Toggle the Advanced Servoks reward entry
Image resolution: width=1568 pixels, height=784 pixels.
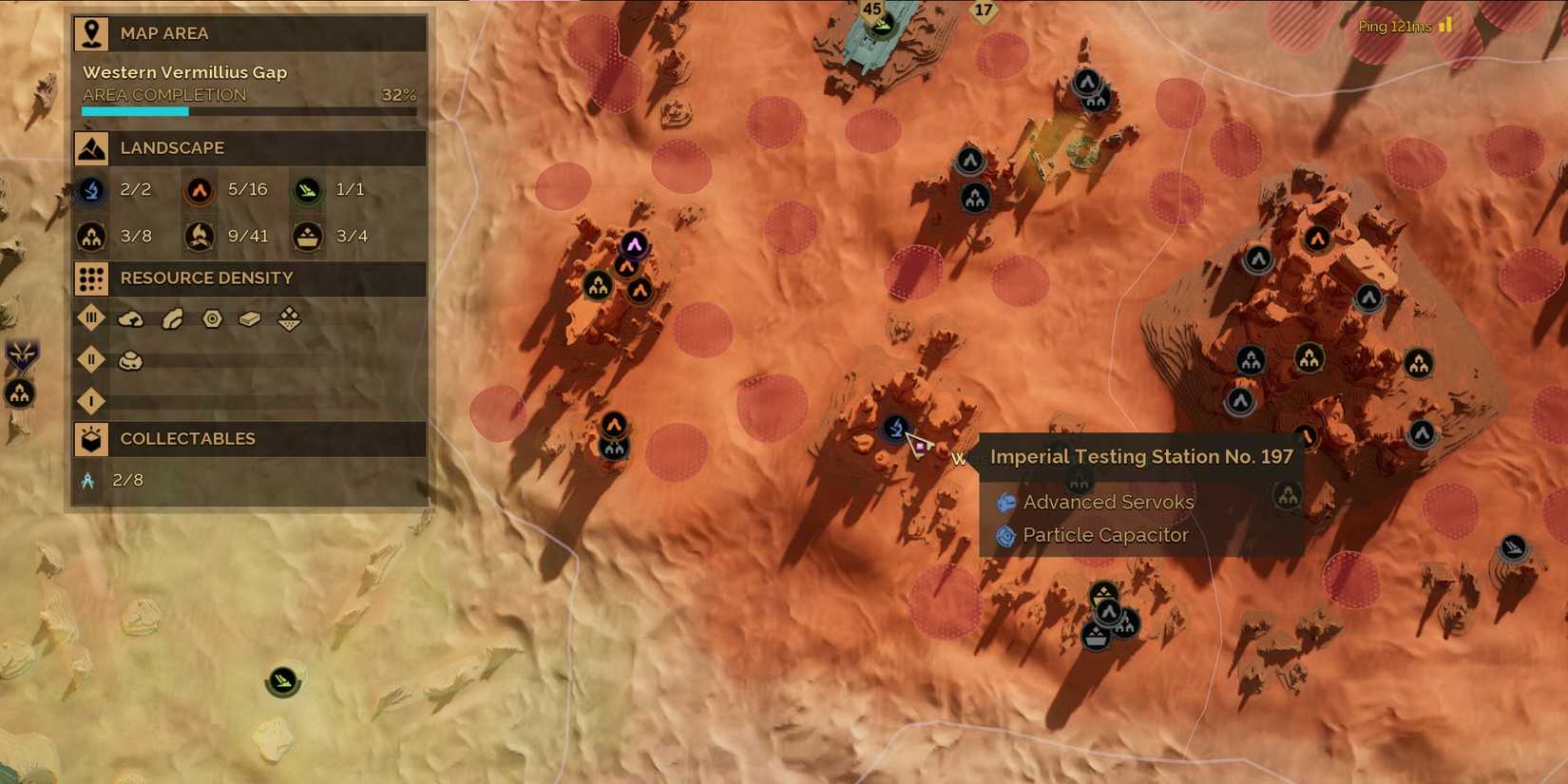pos(1107,502)
